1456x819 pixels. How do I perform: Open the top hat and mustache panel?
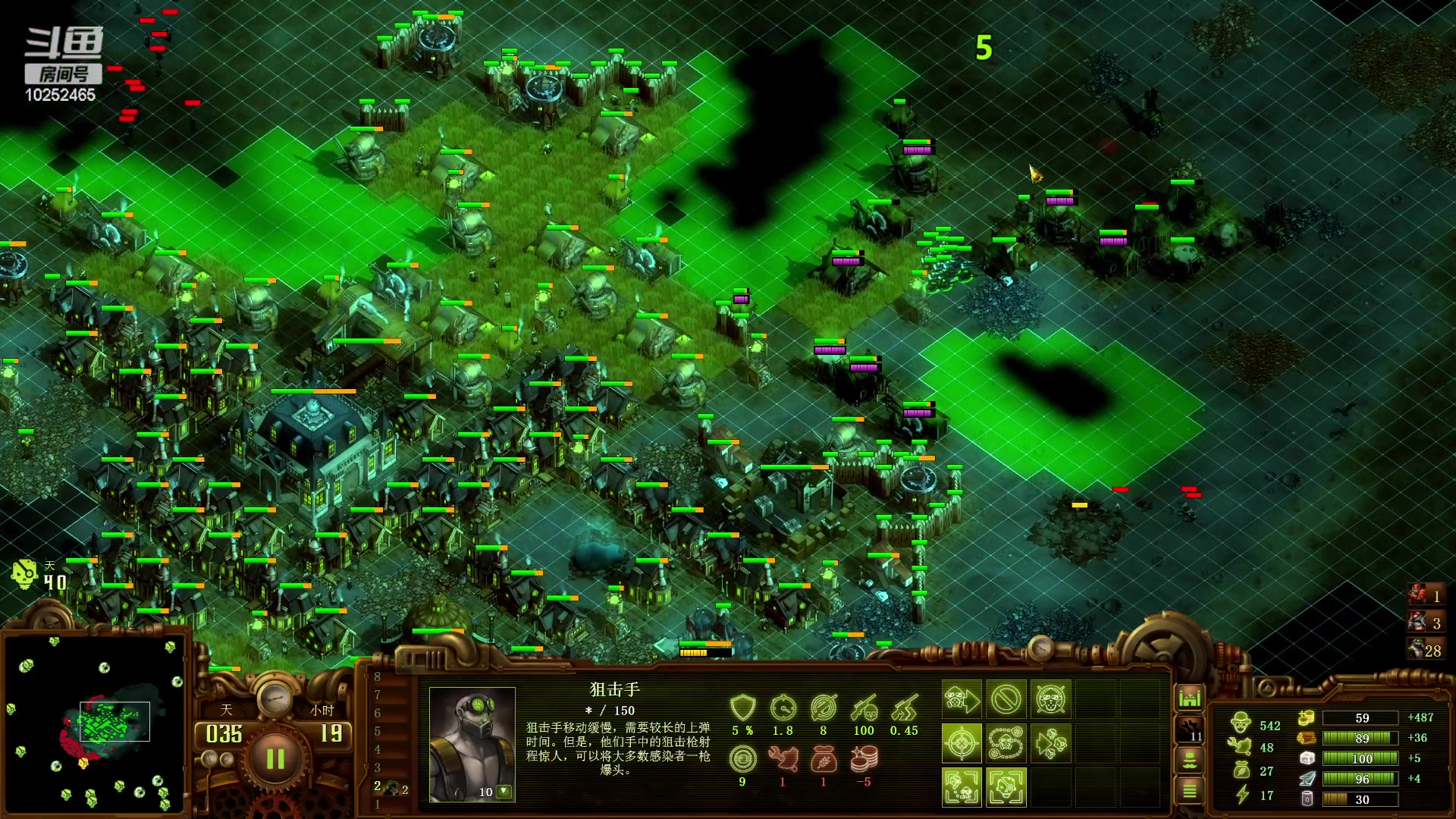tap(1190, 759)
